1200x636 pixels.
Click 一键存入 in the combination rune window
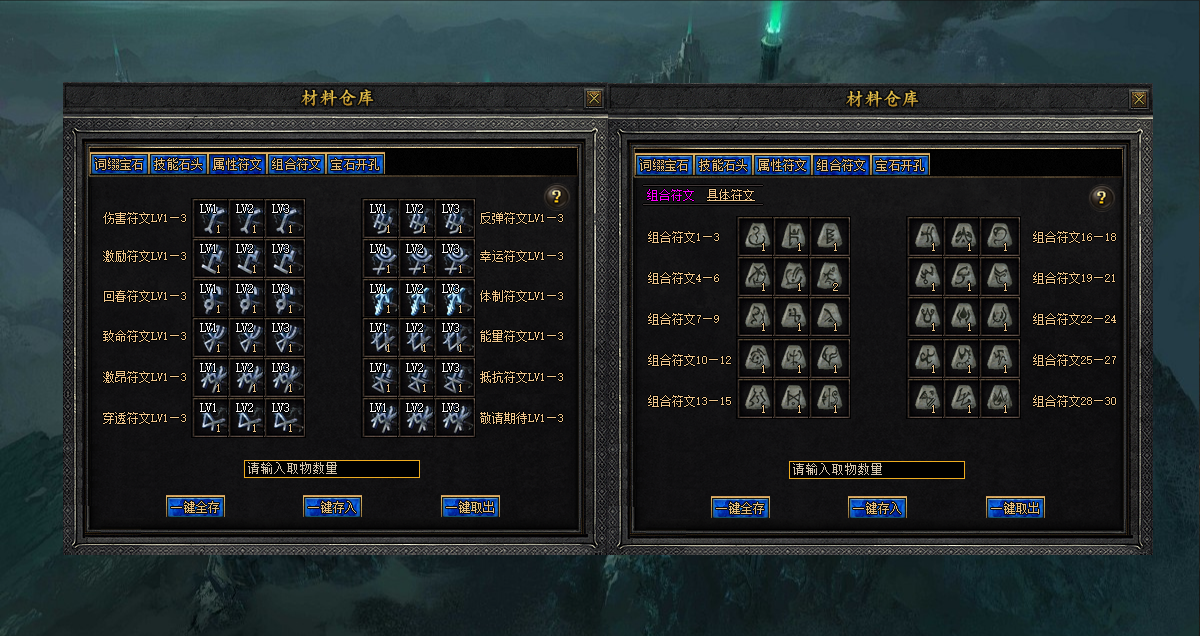tap(877, 508)
